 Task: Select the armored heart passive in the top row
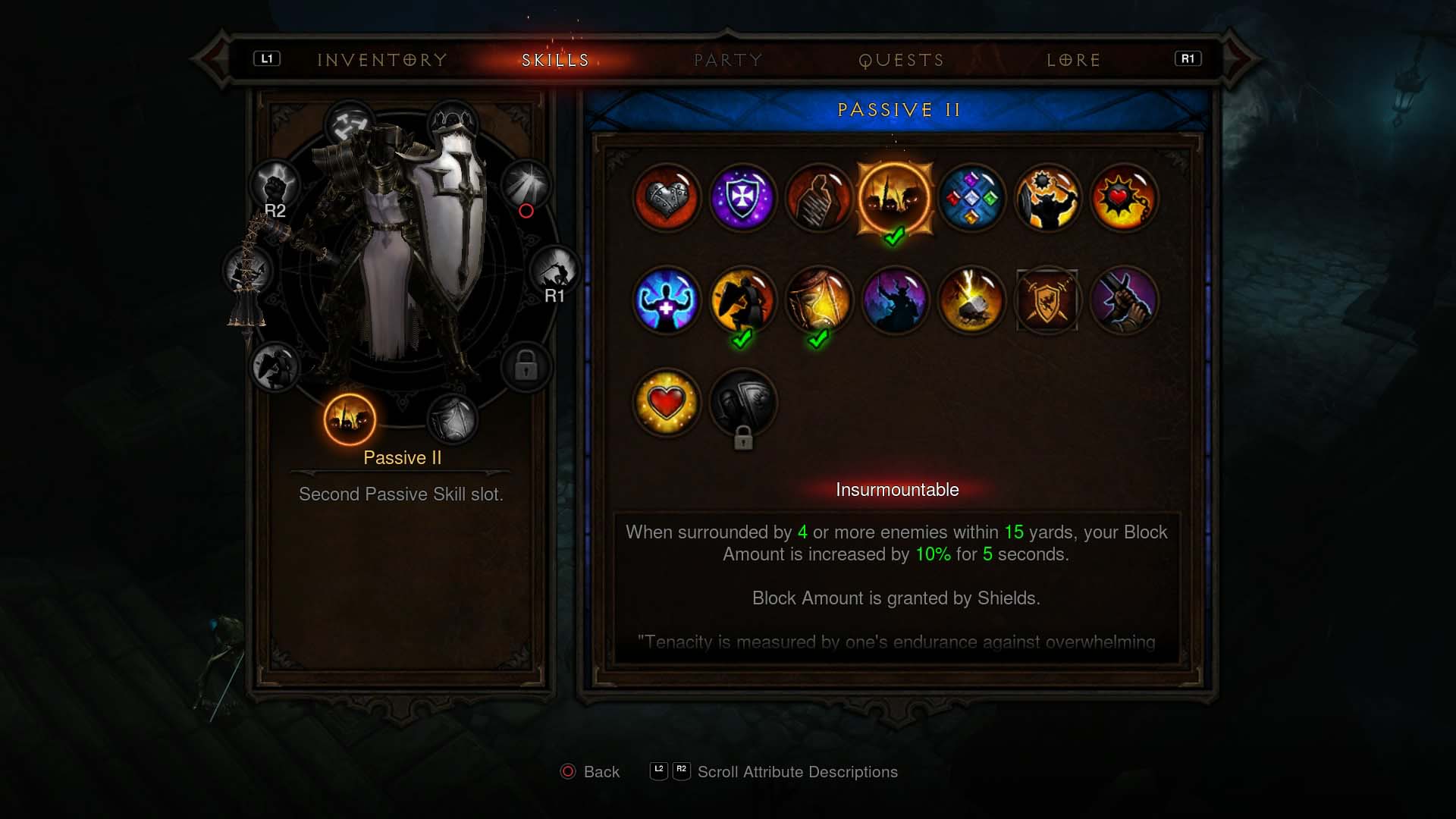[x=666, y=199]
